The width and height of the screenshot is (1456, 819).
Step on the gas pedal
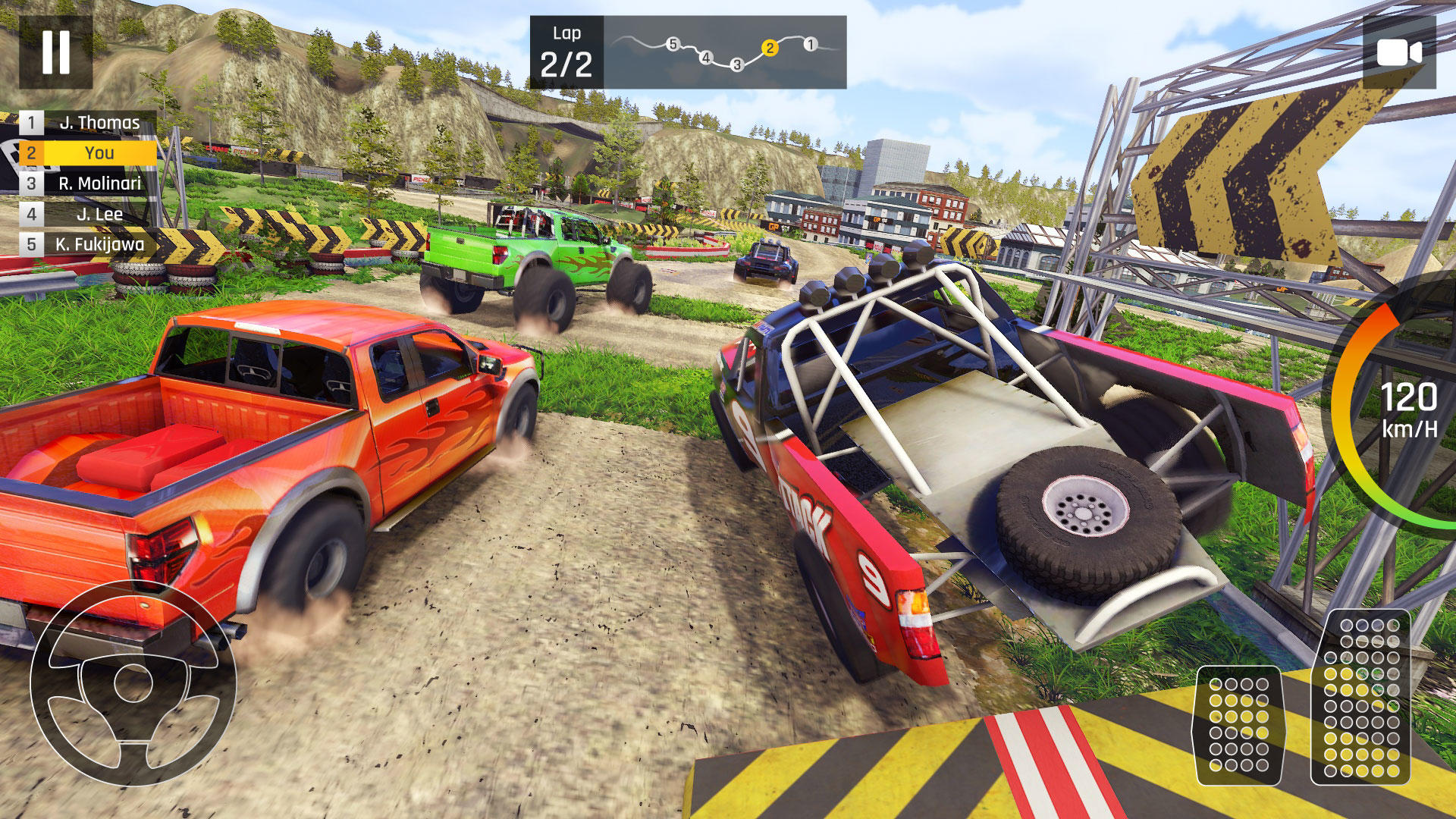[x=1361, y=697]
